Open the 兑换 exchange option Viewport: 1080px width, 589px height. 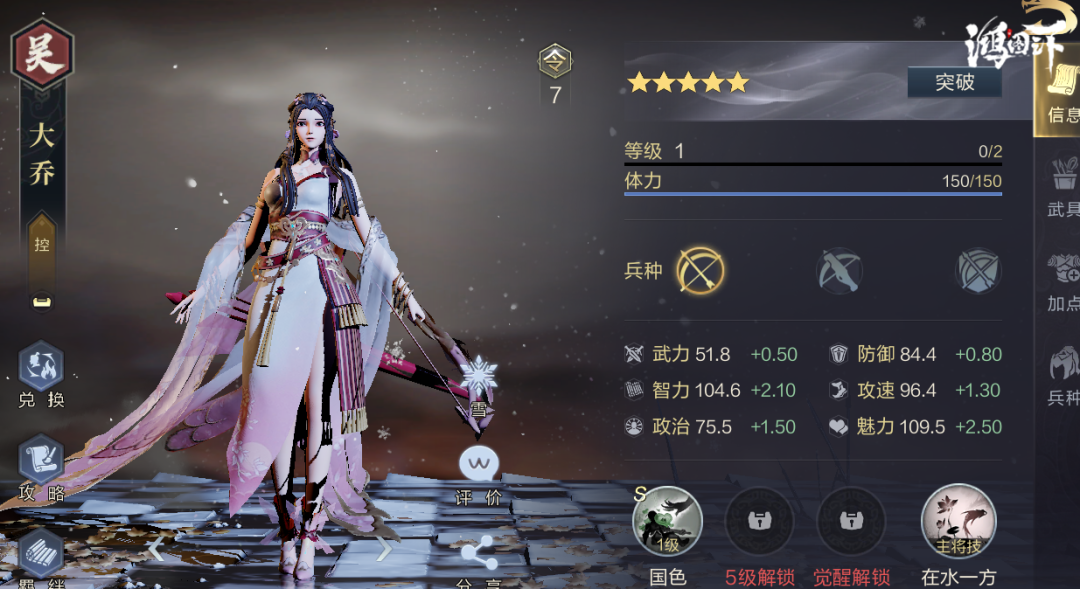pyautogui.click(x=41, y=374)
